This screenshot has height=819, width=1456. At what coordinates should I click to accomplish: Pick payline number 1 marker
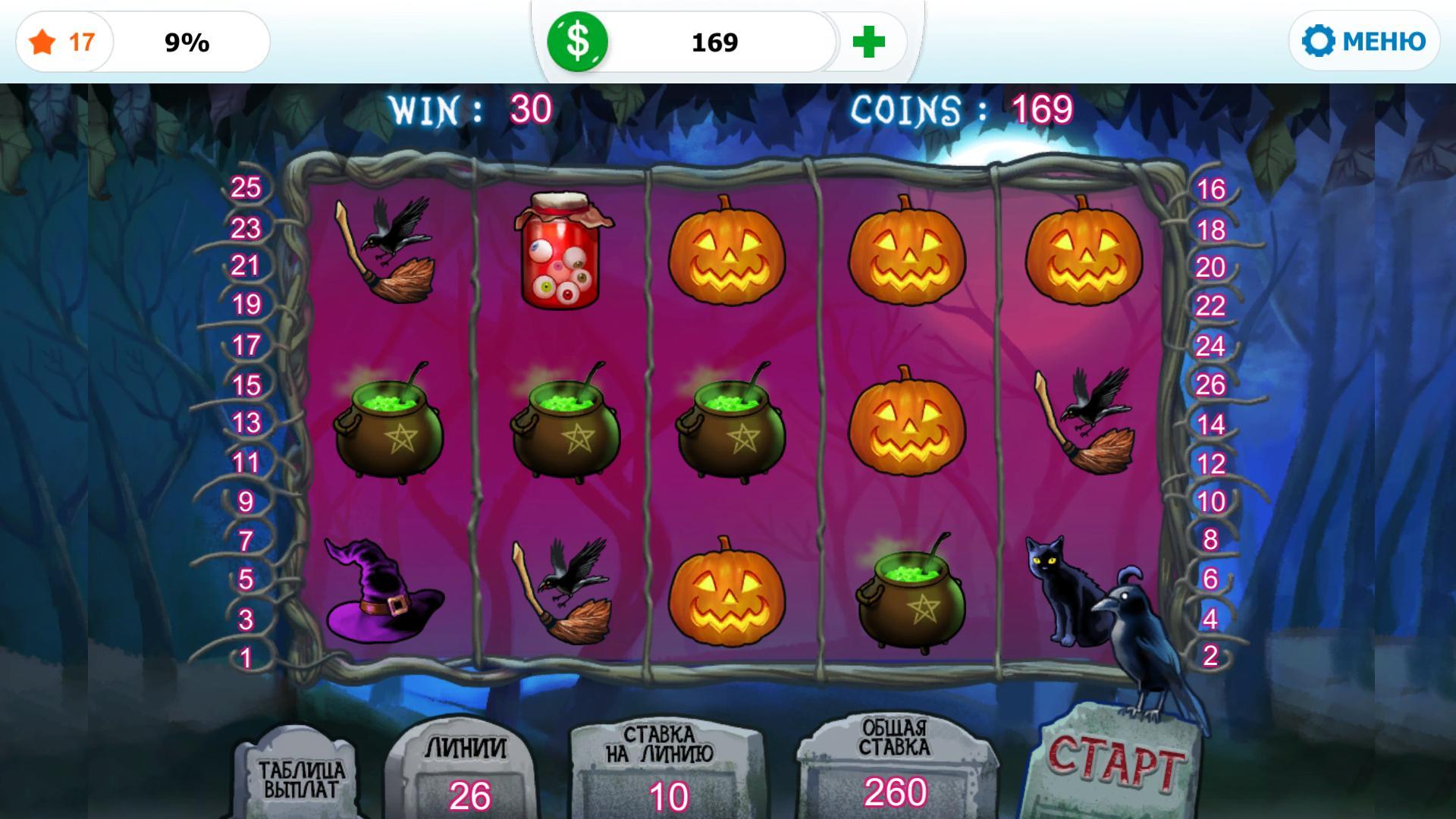coord(246,657)
